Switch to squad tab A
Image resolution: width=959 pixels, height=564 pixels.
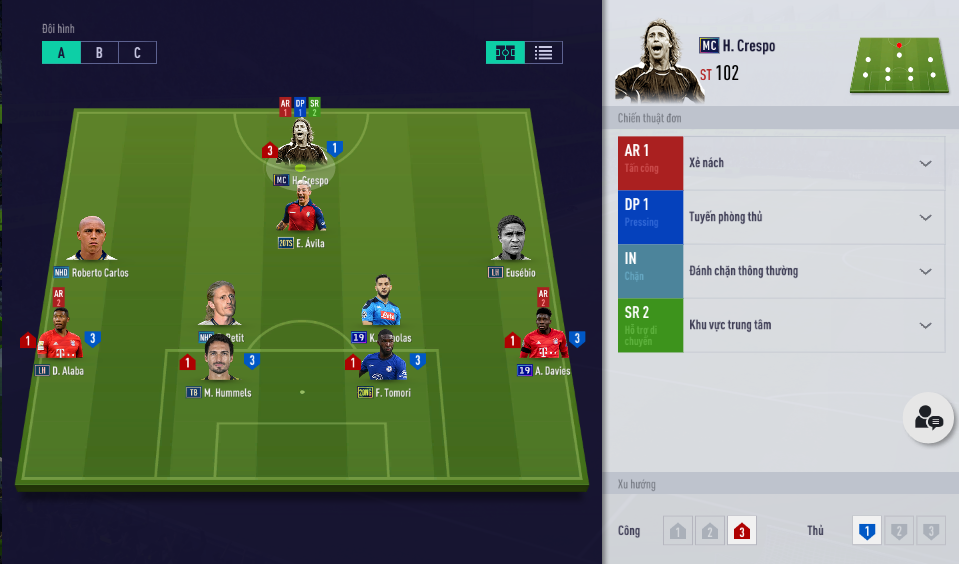[x=61, y=53]
